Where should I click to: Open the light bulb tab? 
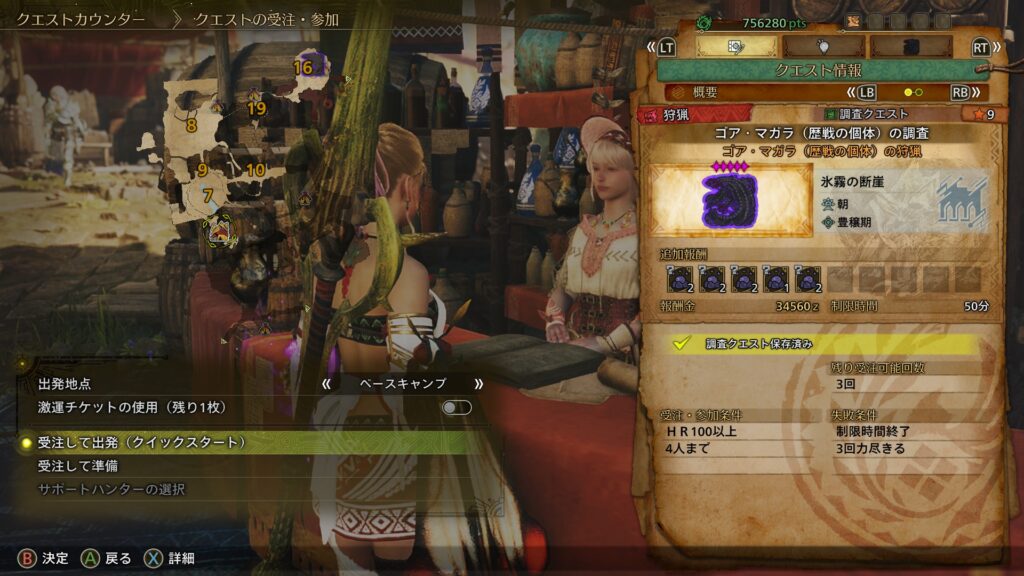(x=823, y=46)
